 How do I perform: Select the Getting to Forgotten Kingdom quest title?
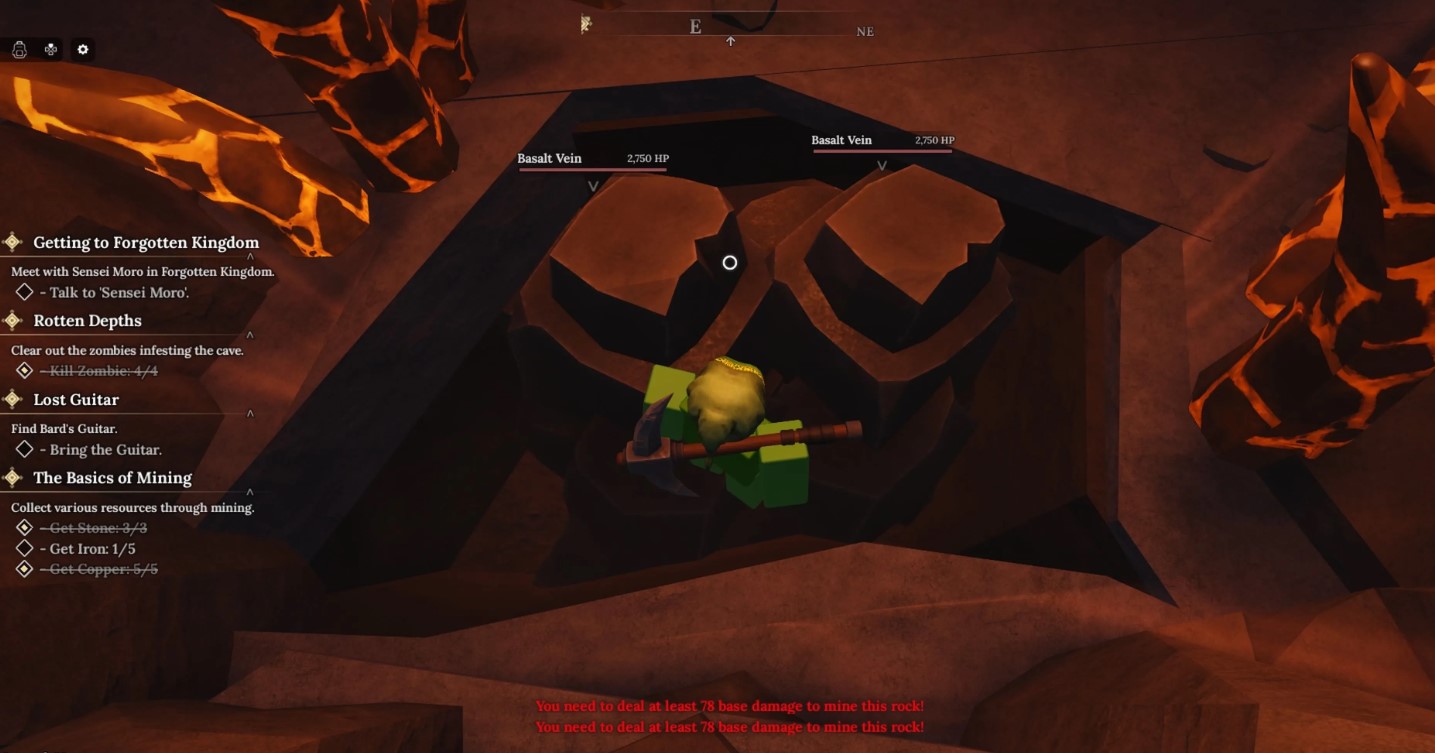tap(146, 242)
